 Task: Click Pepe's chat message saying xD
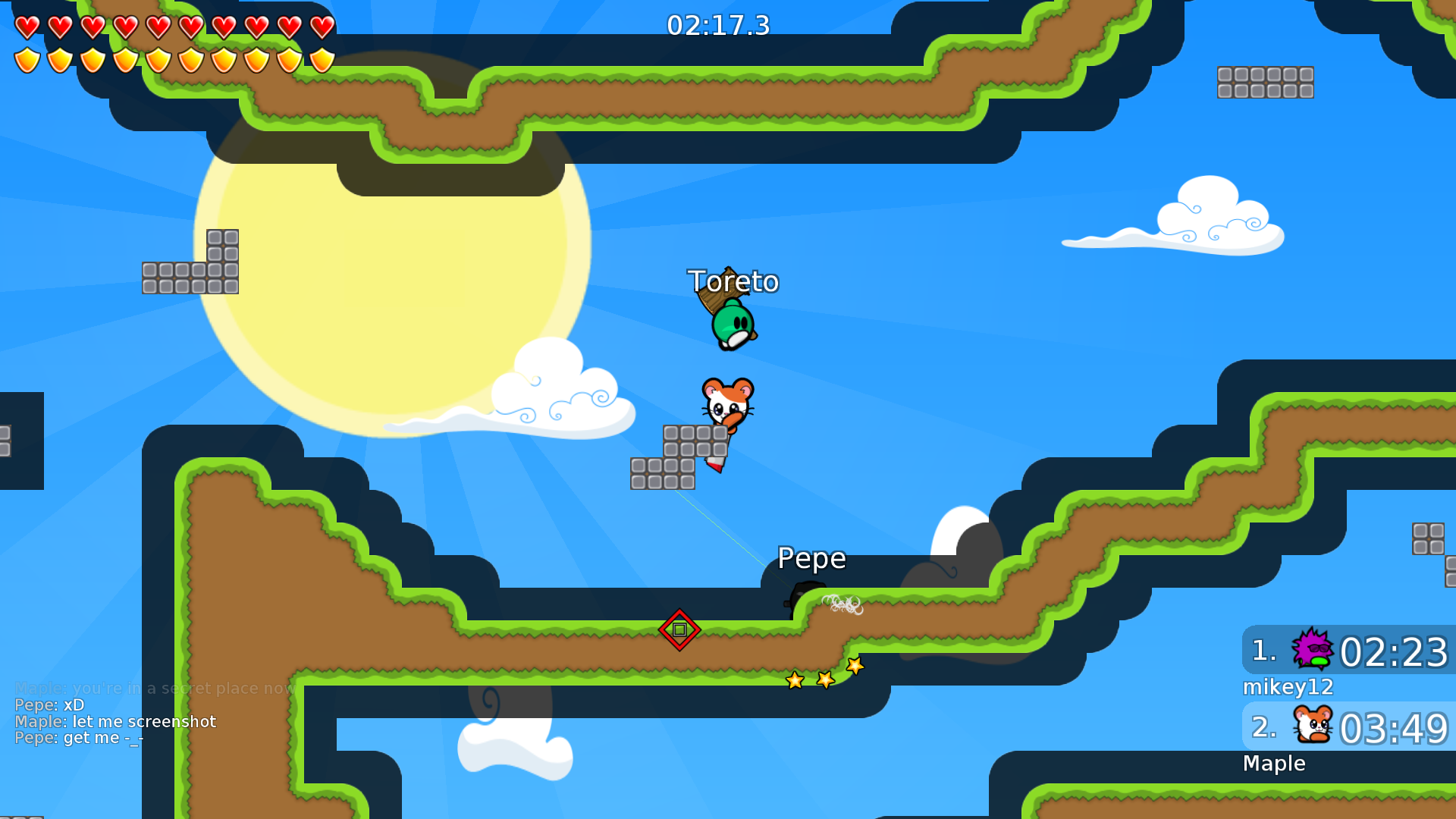pos(49,704)
